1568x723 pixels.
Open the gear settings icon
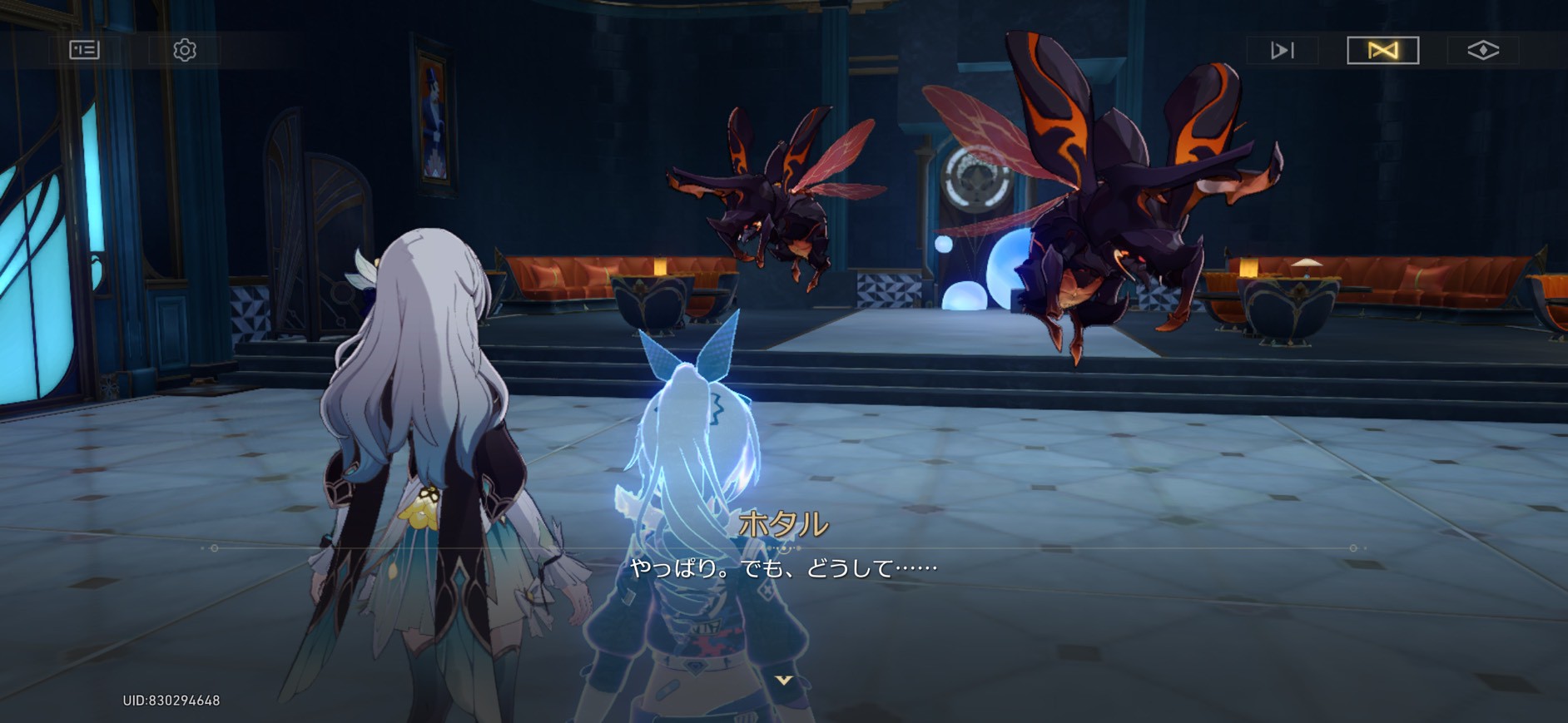185,51
